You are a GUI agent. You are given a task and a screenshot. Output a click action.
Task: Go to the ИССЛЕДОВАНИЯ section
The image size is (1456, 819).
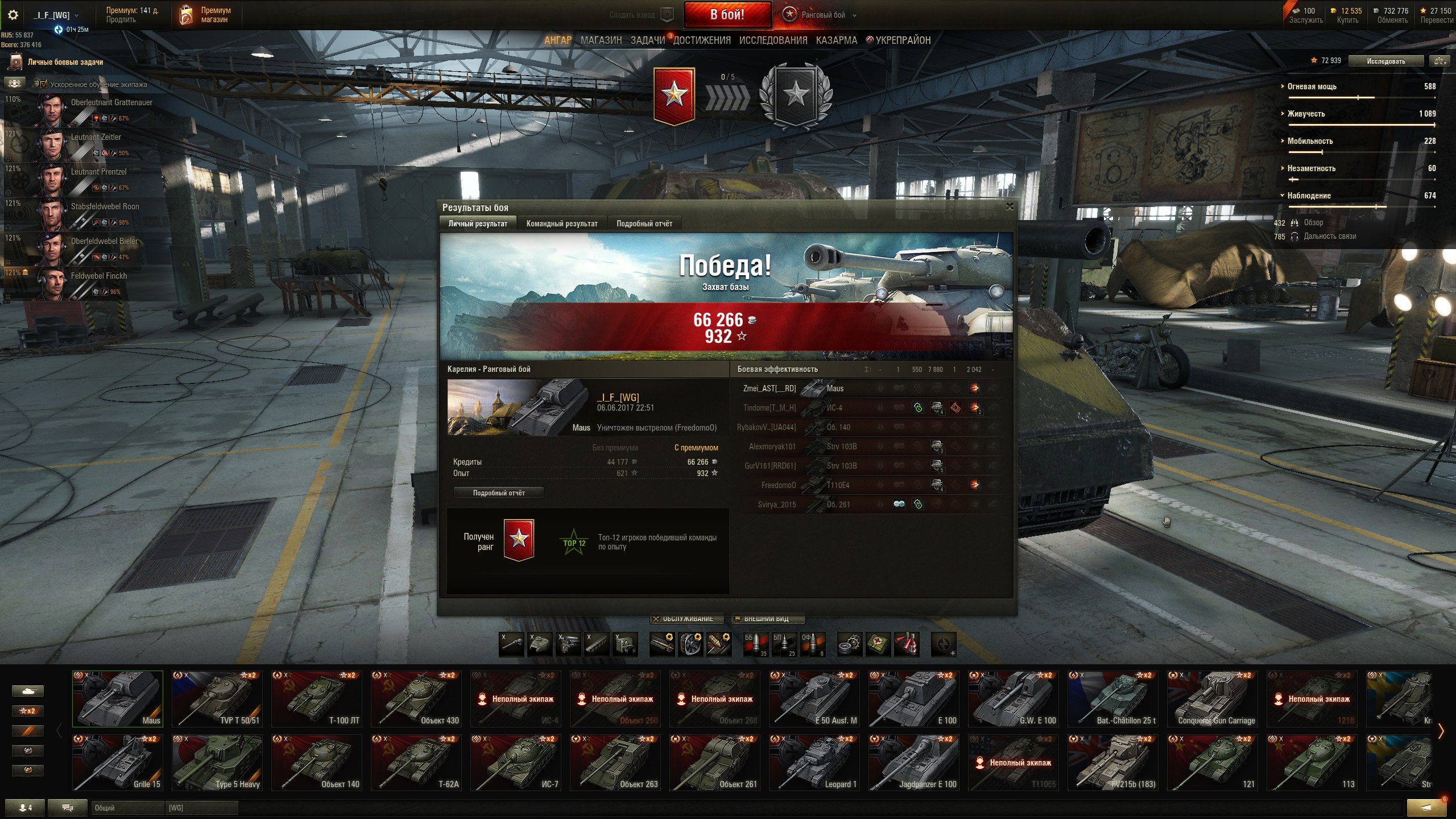pyautogui.click(x=773, y=40)
